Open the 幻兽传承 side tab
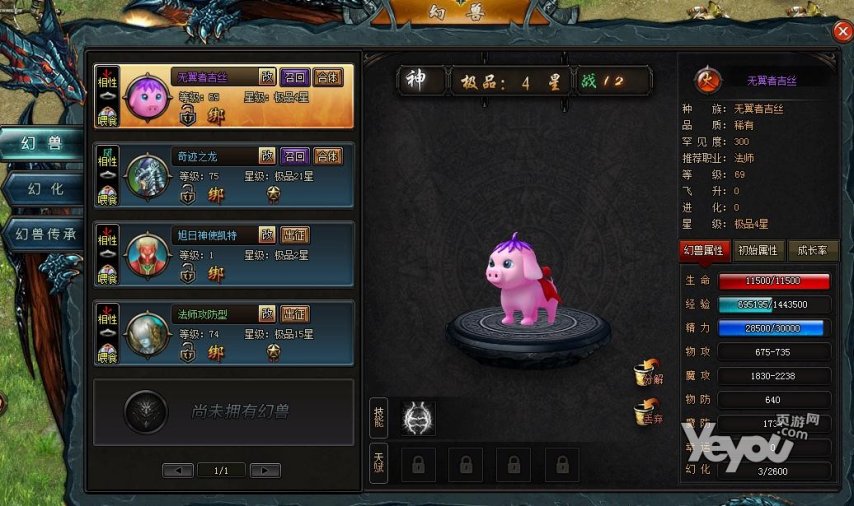This screenshot has height=506, width=854. pyautogui.click(x=42, y=235)
